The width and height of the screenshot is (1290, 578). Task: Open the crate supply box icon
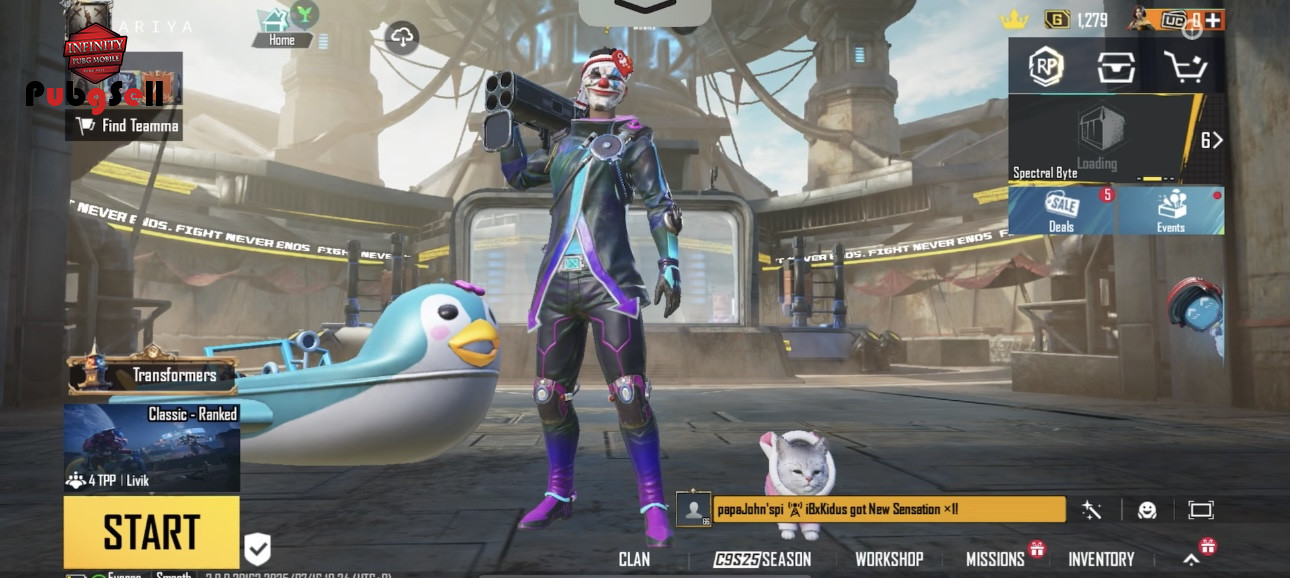tap(1115, 67)
